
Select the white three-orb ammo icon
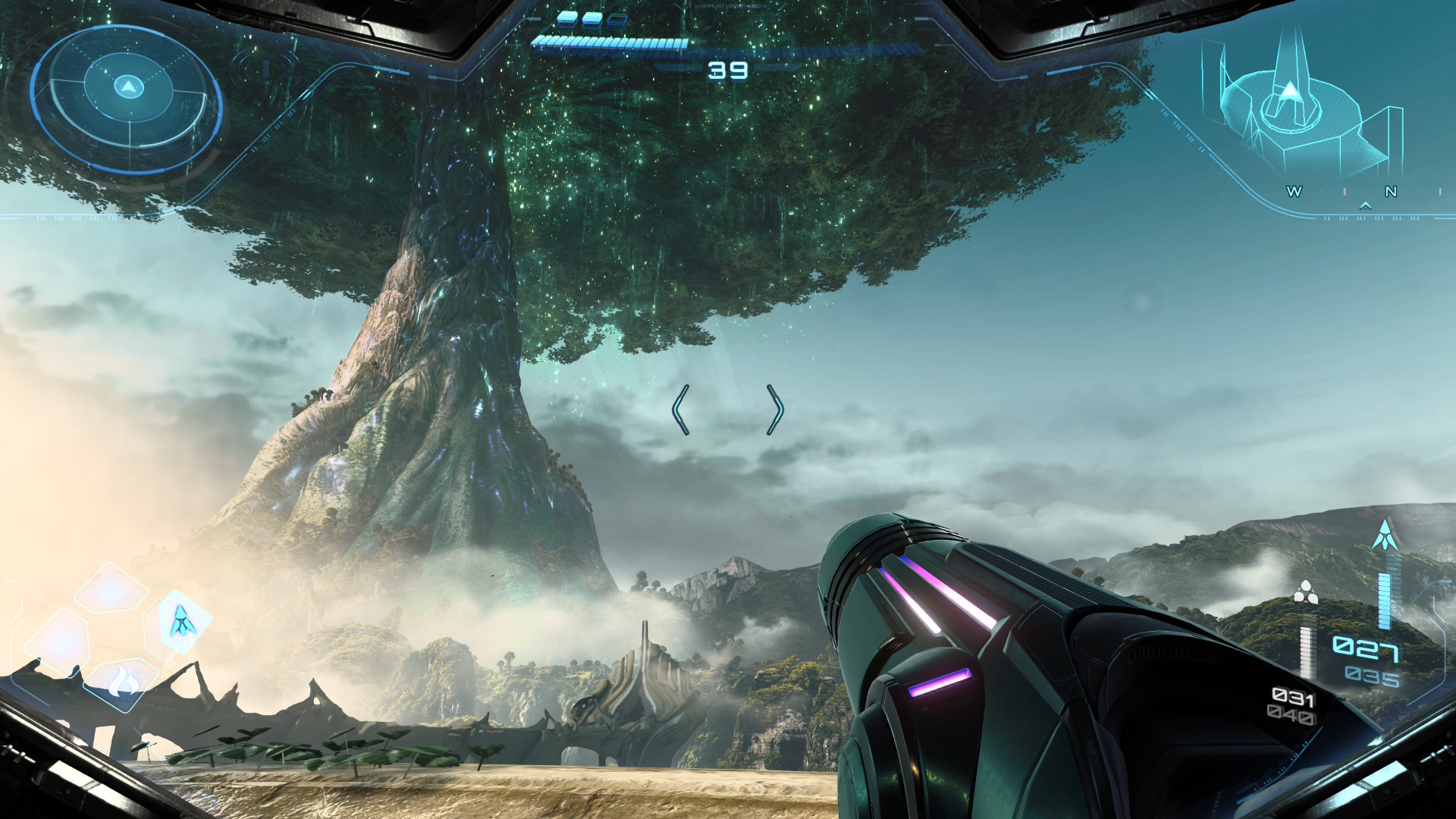coord(1305,592)
